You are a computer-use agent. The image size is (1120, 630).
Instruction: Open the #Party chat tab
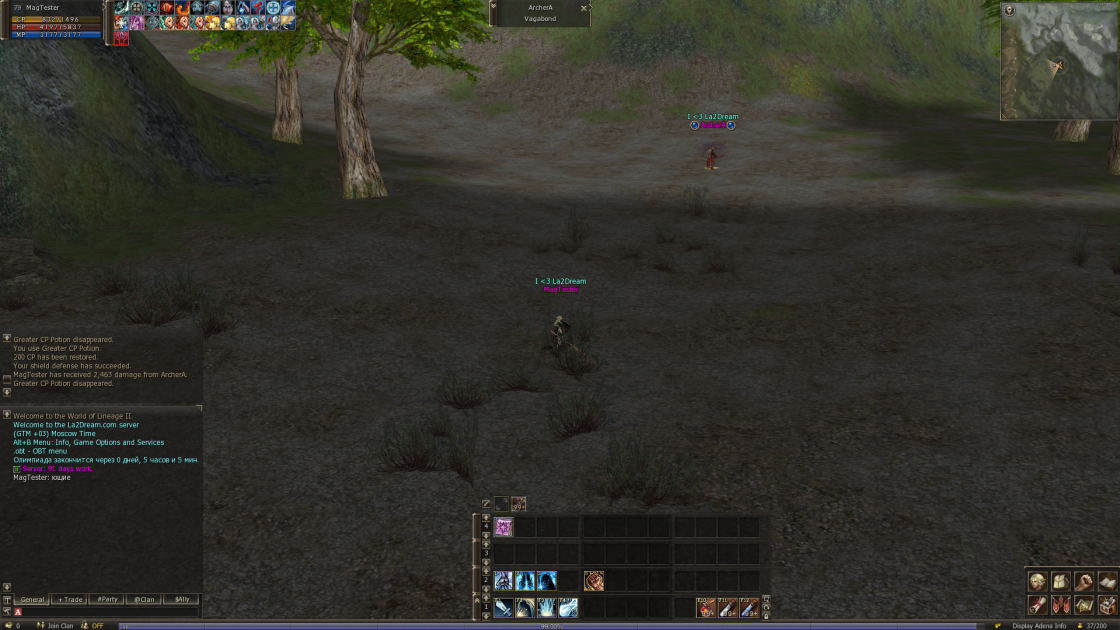click(x=107, y=600)
